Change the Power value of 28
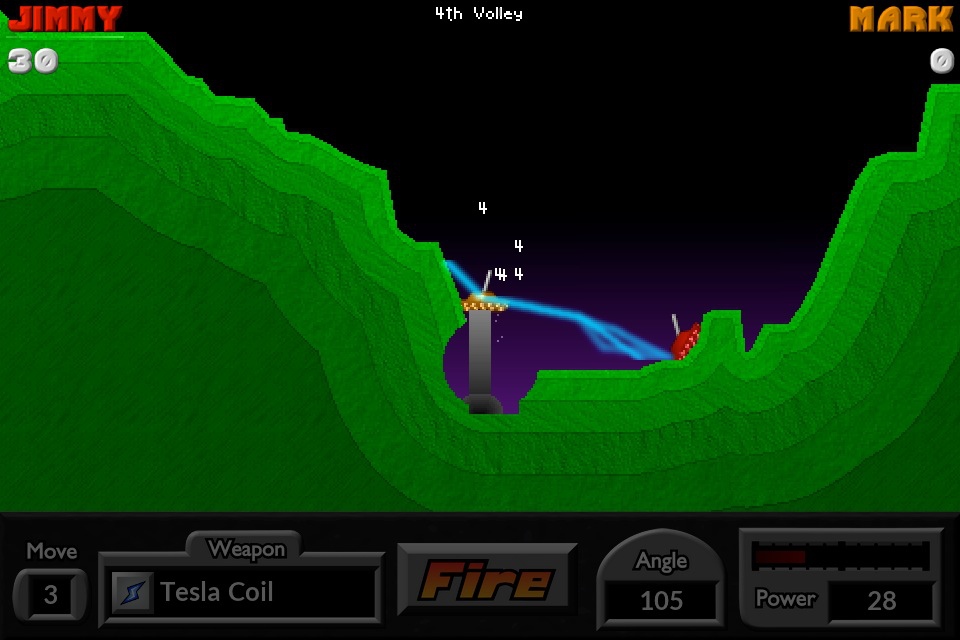This screenshot has height=640, width=960. click(881, 600)
